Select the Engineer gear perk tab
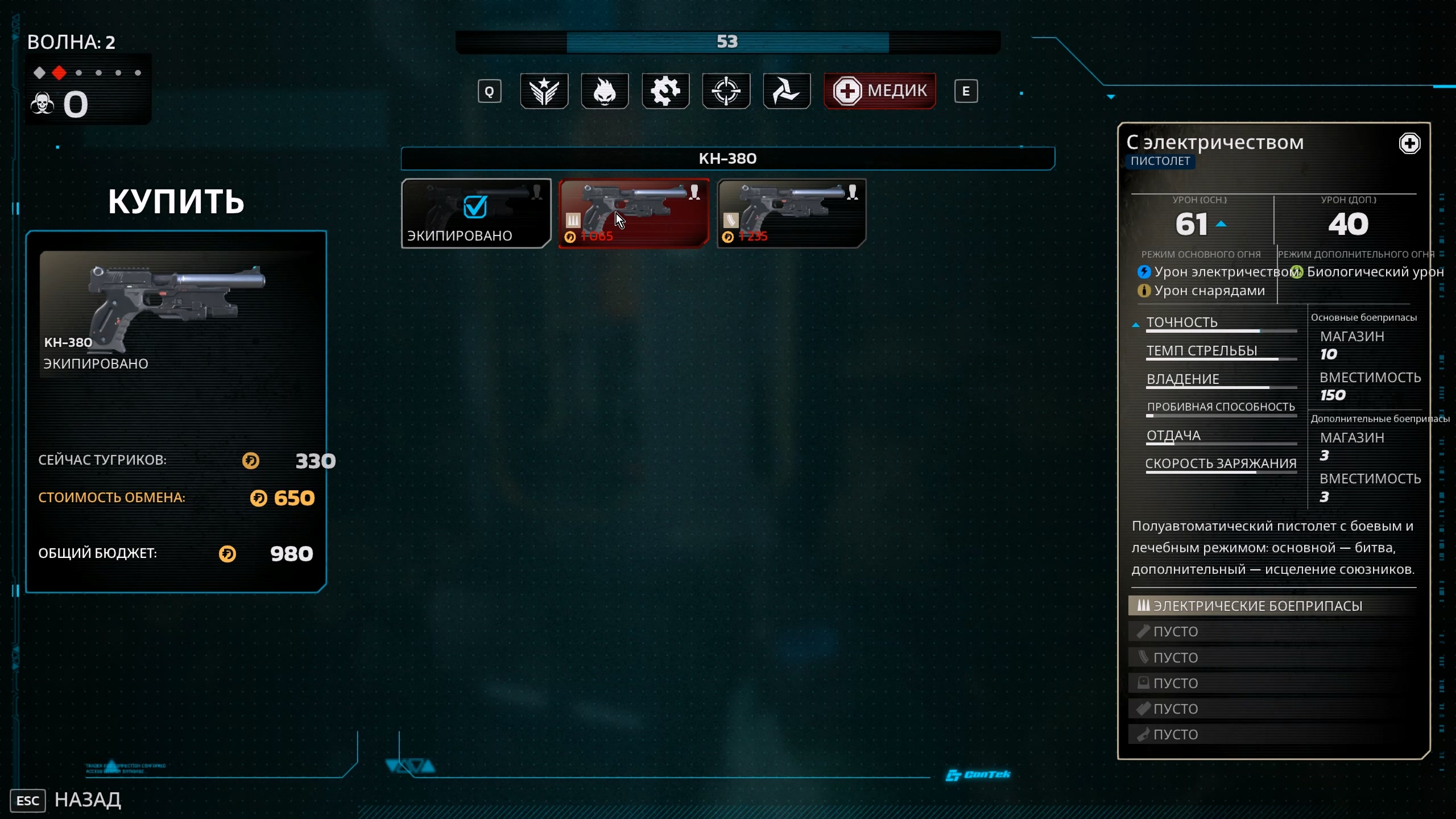The image size is (1456, 819). 665,91
